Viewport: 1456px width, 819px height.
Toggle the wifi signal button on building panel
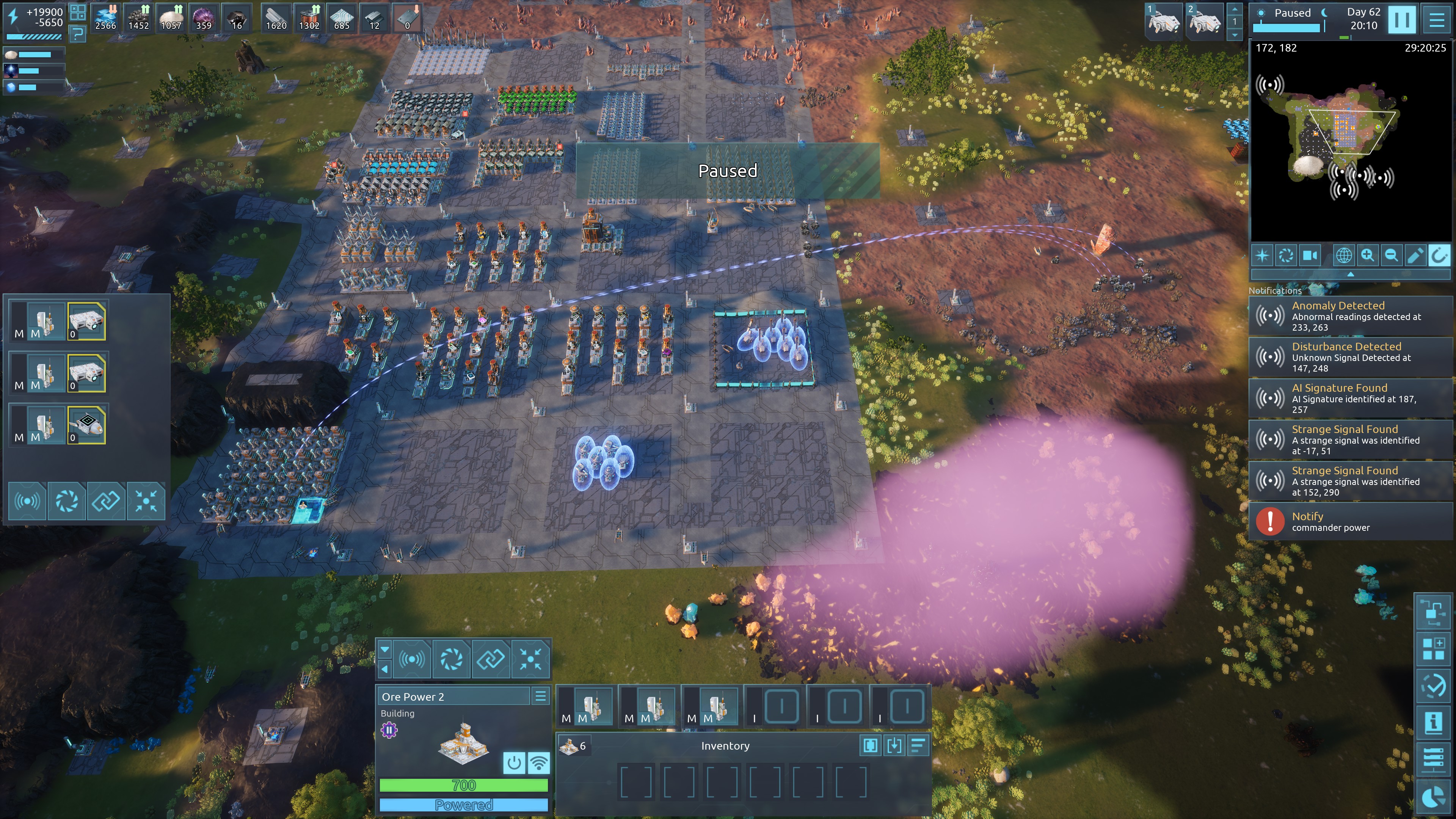(x=539, y=763)
